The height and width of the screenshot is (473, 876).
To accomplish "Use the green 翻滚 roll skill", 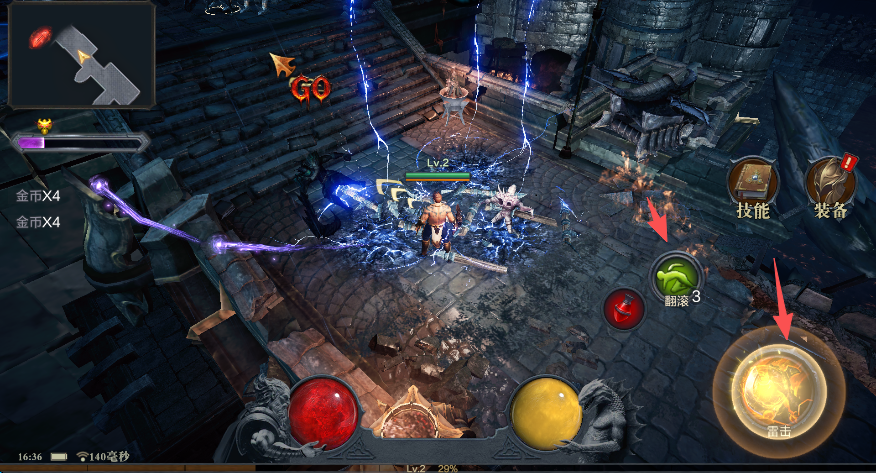I will coord(676,274).
